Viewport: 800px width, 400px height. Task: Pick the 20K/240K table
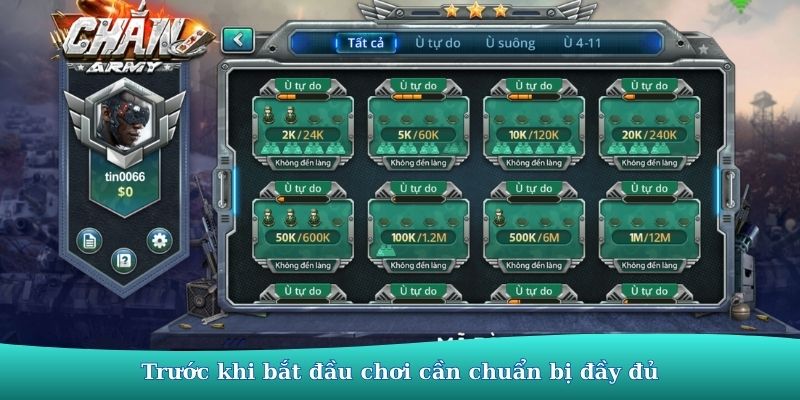pos(648,127)
